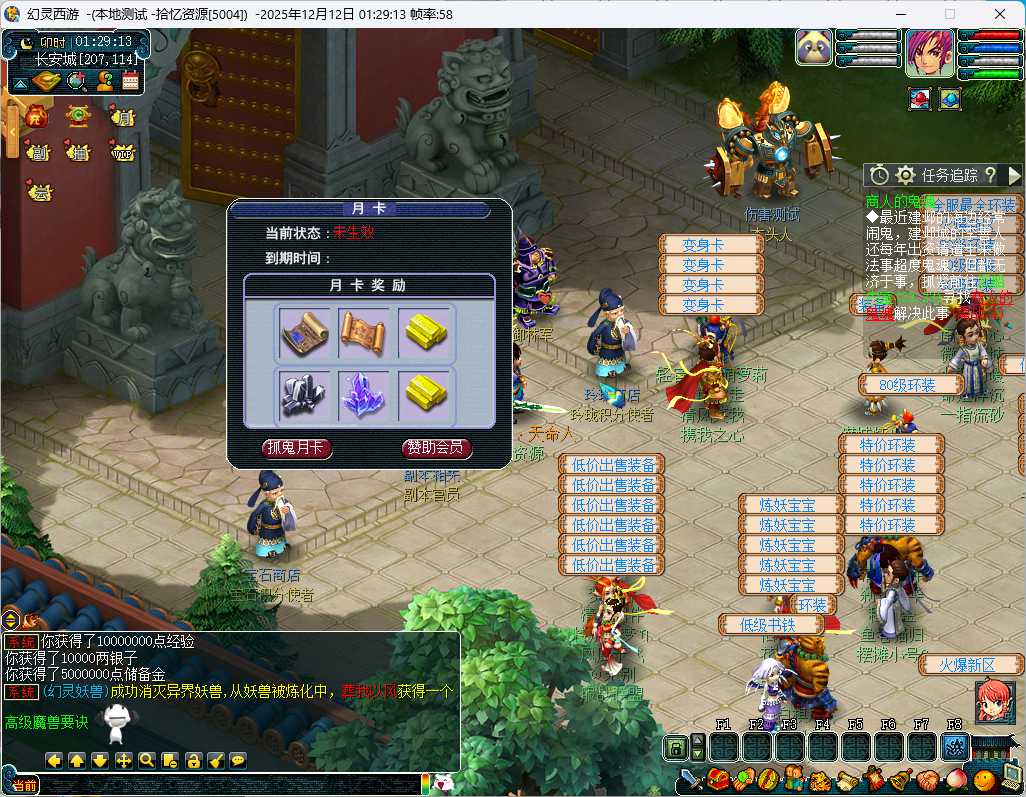Viewport: 1026px width, 797px height.
Task: Click the red lucky bag icon
Action: pos(37,116)
